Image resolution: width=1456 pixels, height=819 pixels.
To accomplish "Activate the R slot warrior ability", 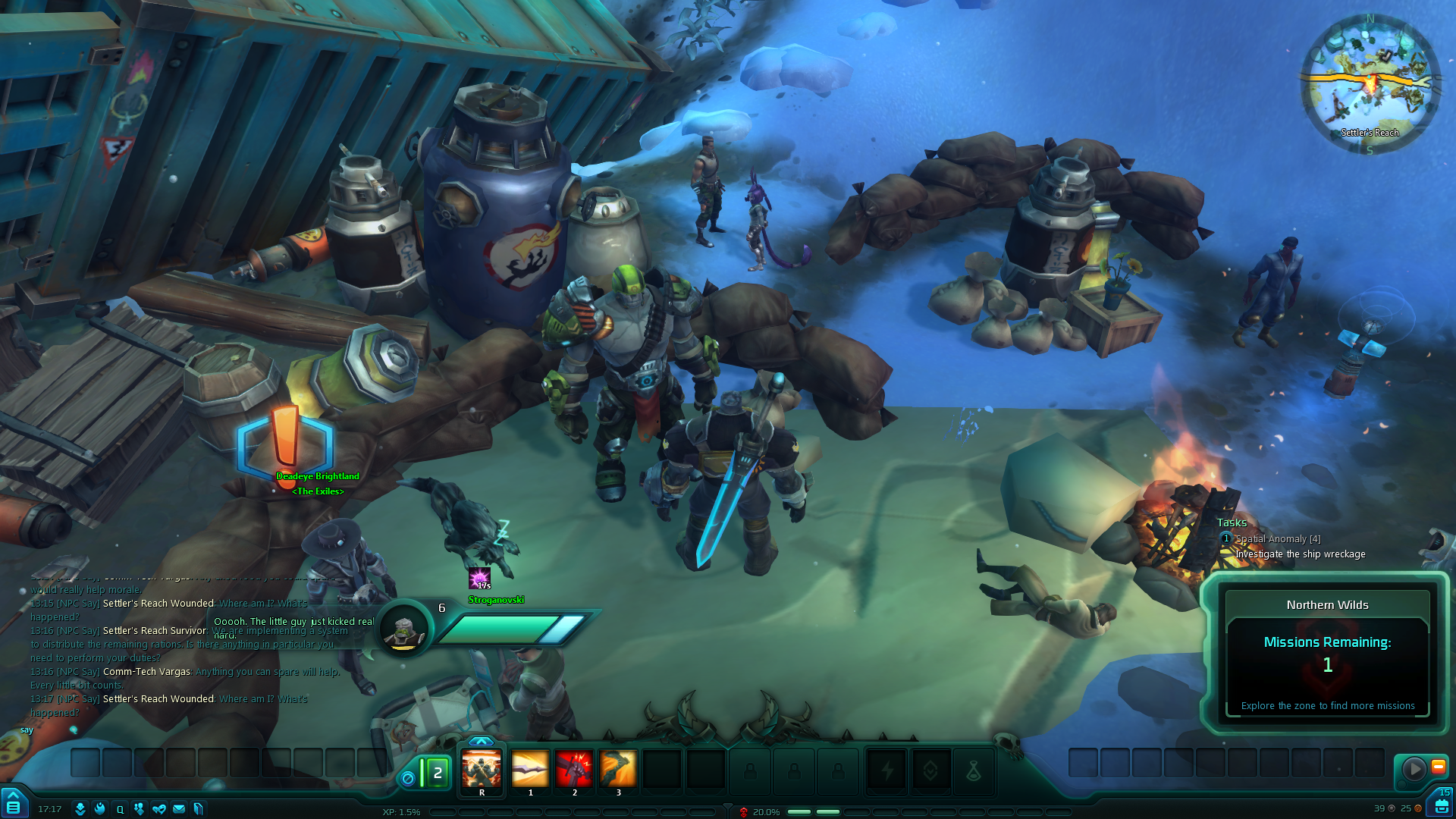I will [482, 770].
